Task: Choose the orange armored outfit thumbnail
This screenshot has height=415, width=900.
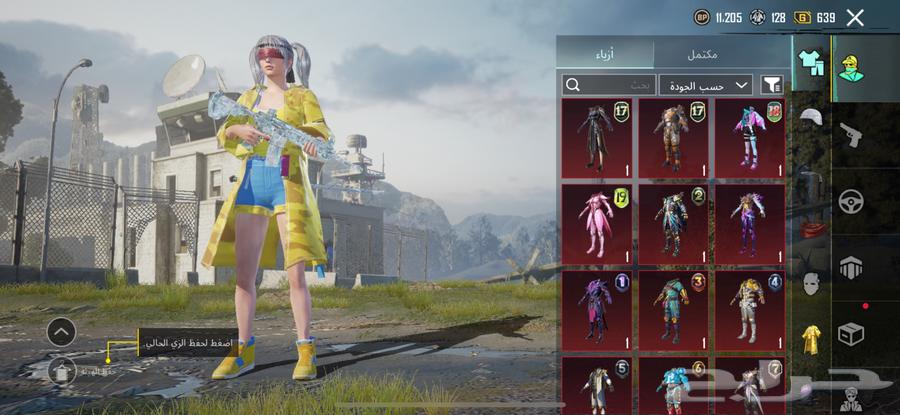Action: point(673,137)
